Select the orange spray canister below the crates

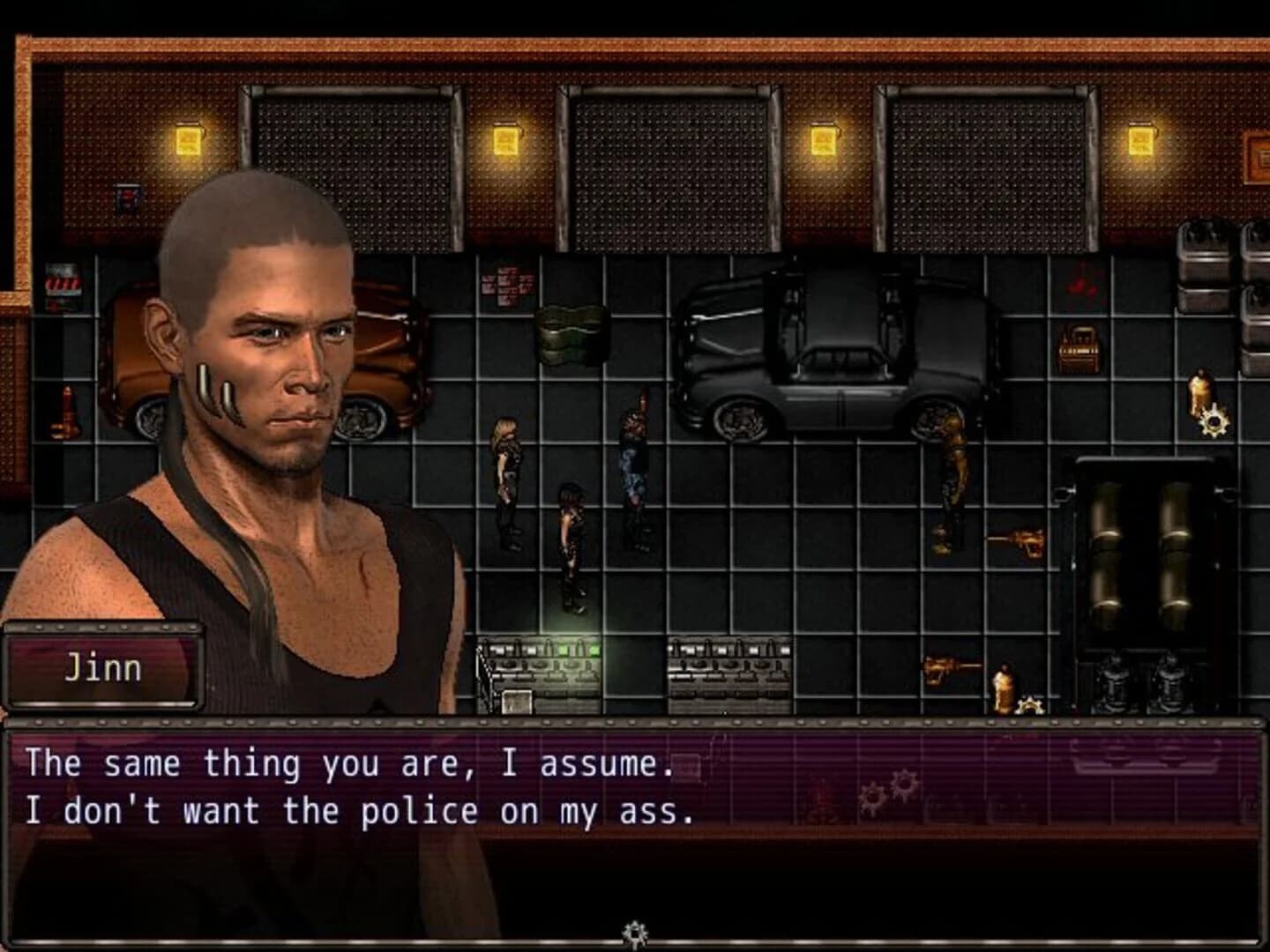[x=1199, y=388]
